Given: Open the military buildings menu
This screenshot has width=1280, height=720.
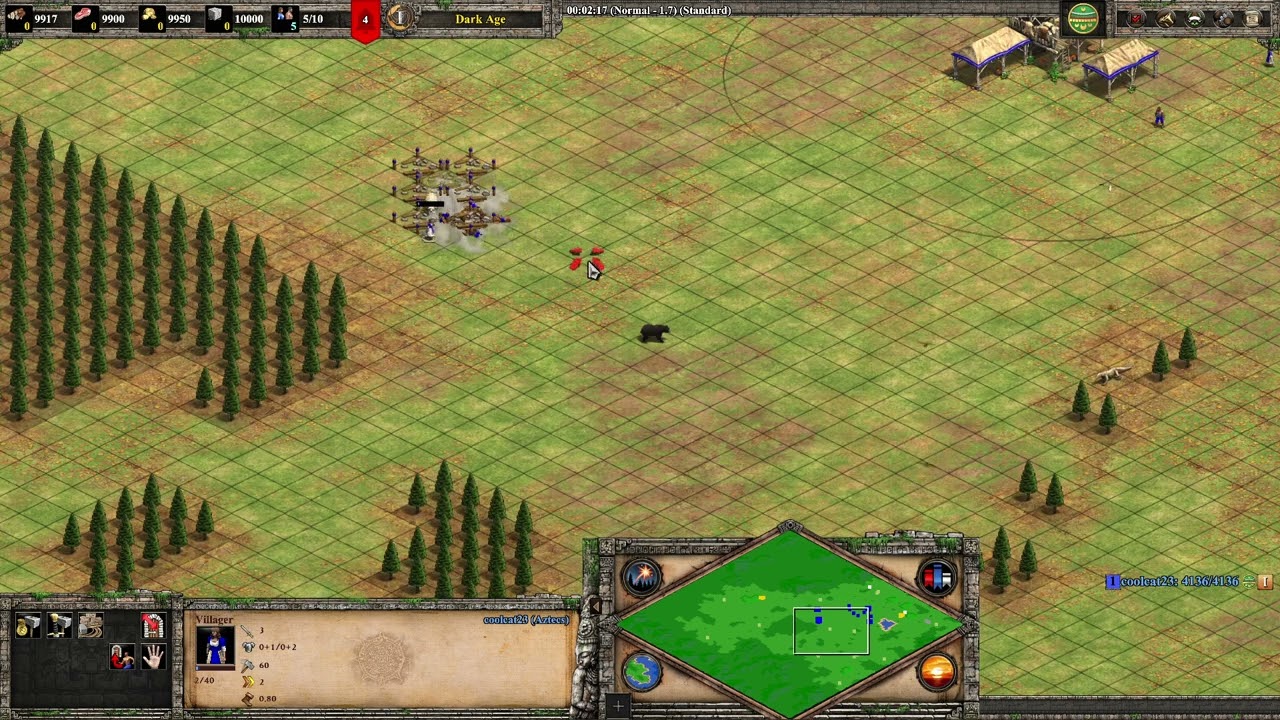Looking at the screenshot, I should click(x=60, y=626).
